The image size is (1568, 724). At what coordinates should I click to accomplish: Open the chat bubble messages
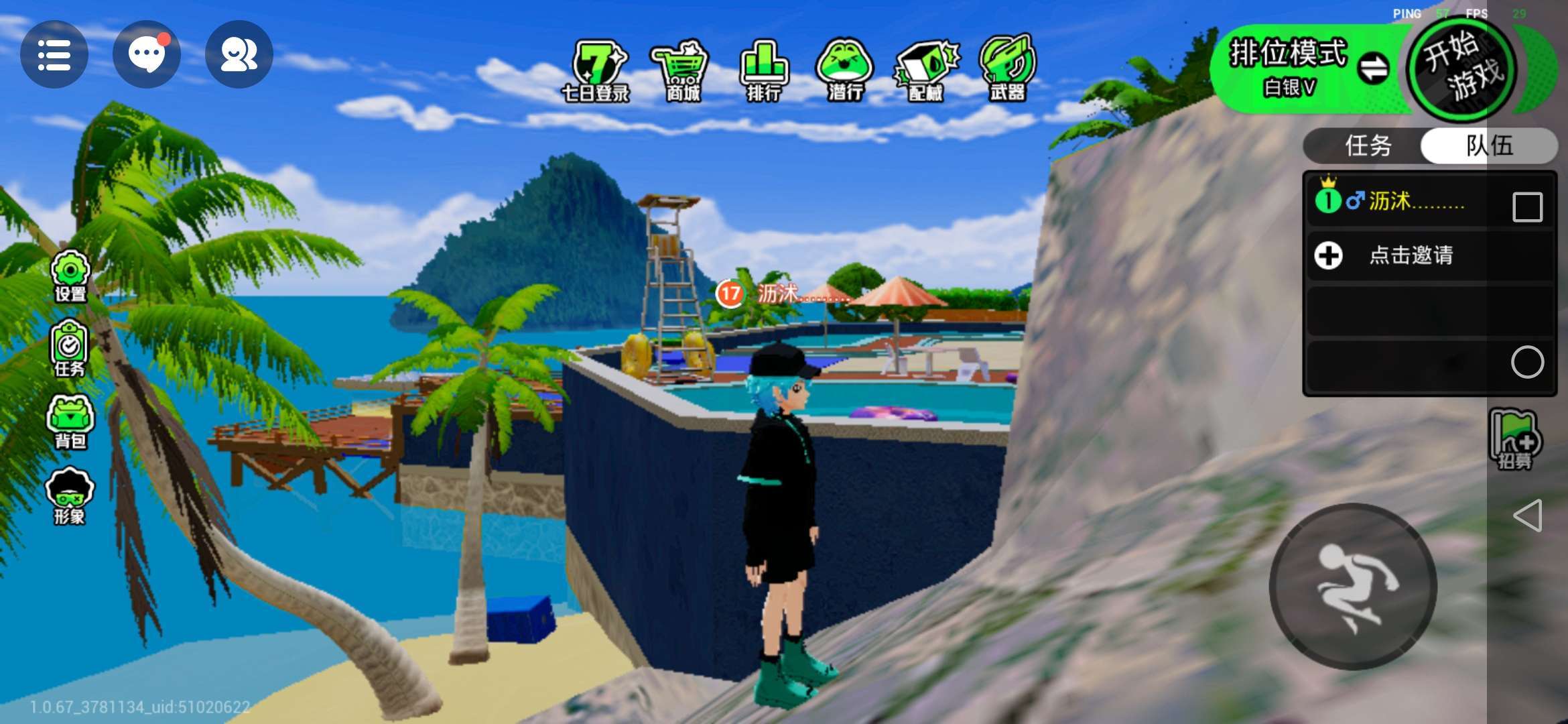pyautogui.click(x=146, y=55)
